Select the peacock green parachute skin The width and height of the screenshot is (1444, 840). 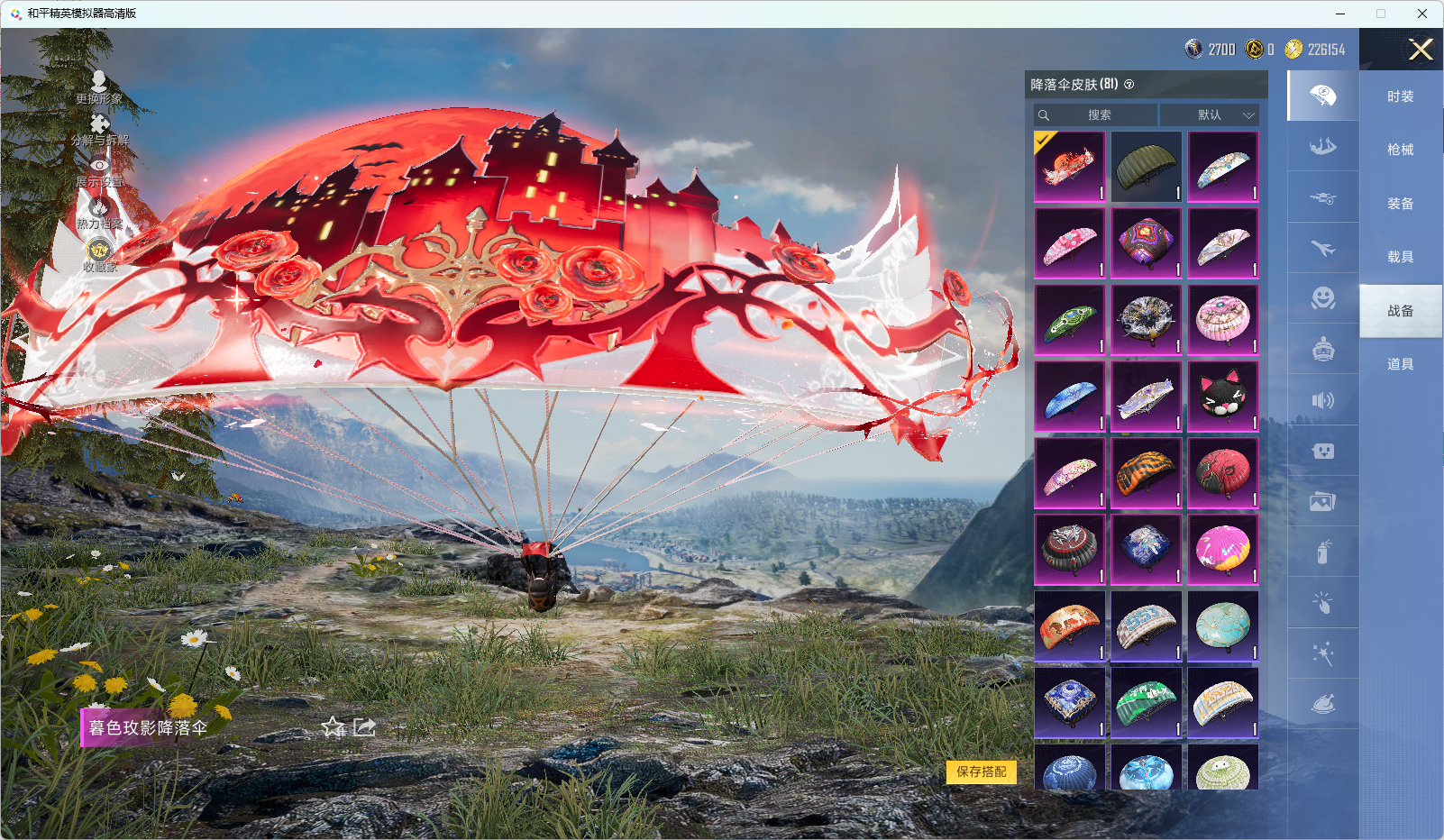[x=1069, y=320]
